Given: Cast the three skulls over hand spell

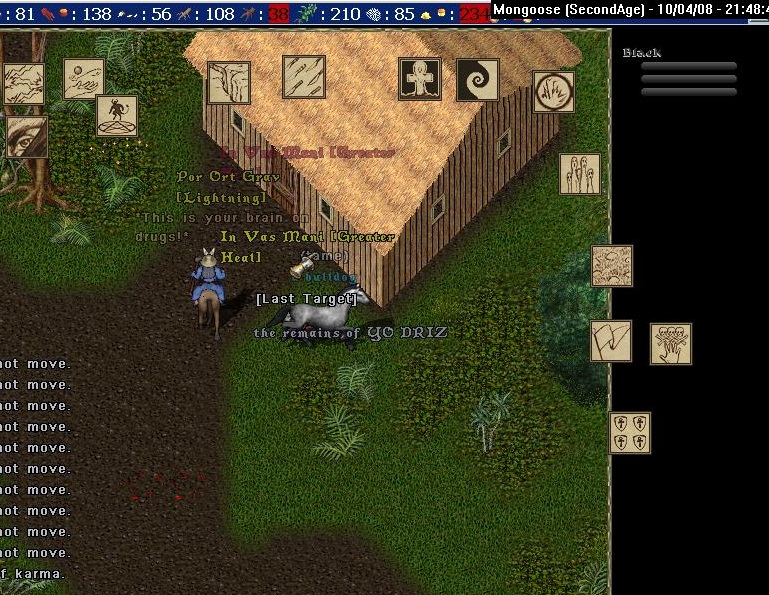Looking at the screenshot, I should click(670, 344).
